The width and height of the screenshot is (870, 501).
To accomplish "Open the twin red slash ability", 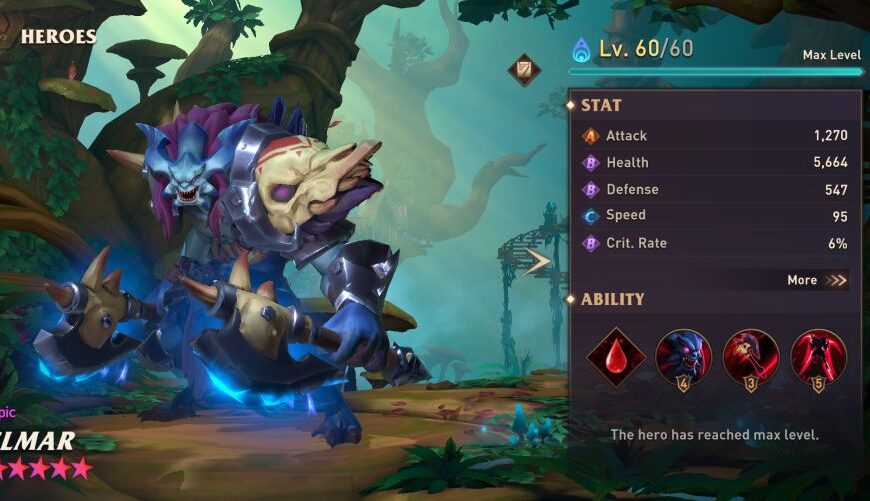I will [818, 356].
